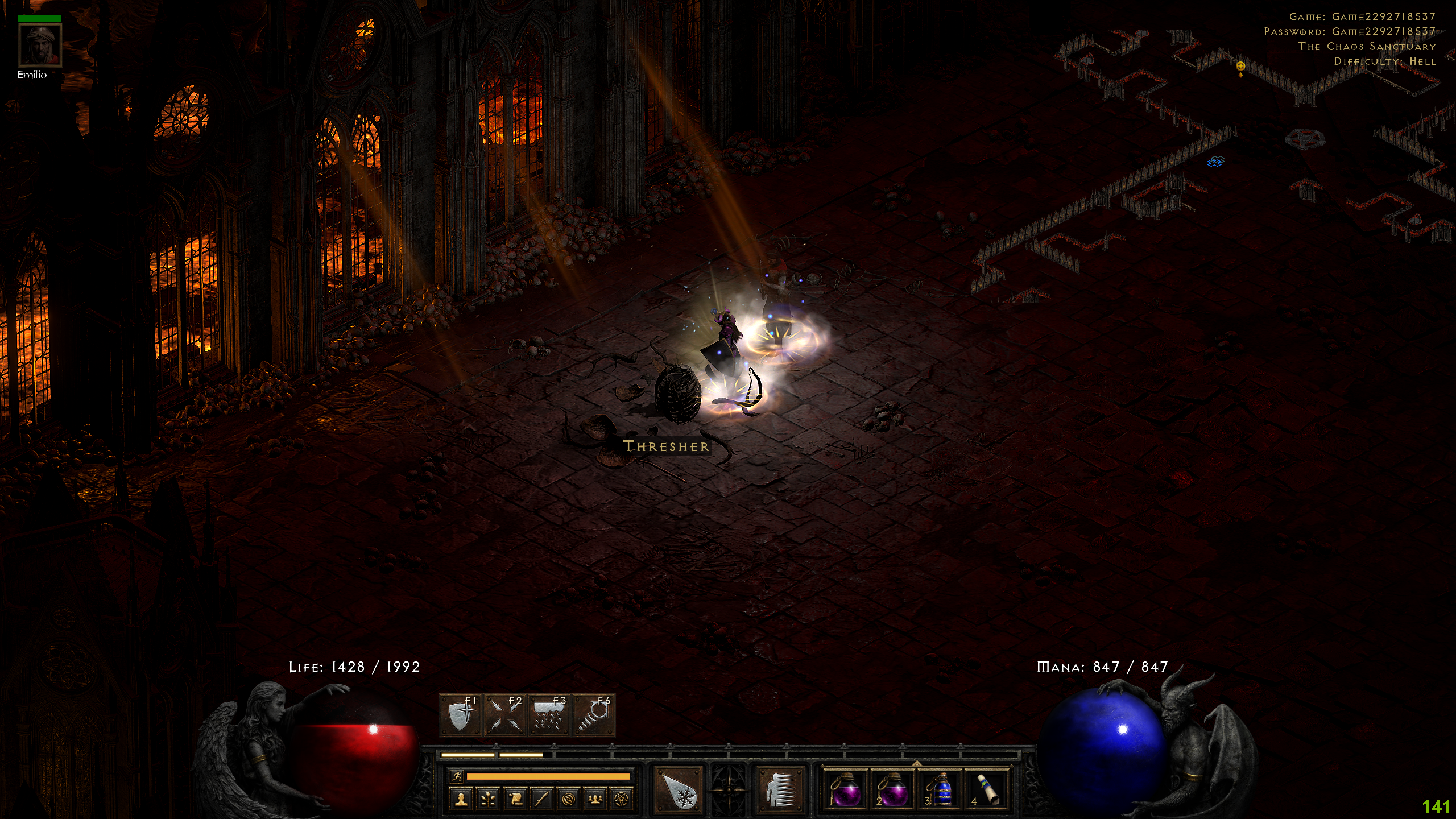Select the F2 crossed lightning bolts skill
The height and width of the screenshot is (819, 1456).
(x=504, y=715)
